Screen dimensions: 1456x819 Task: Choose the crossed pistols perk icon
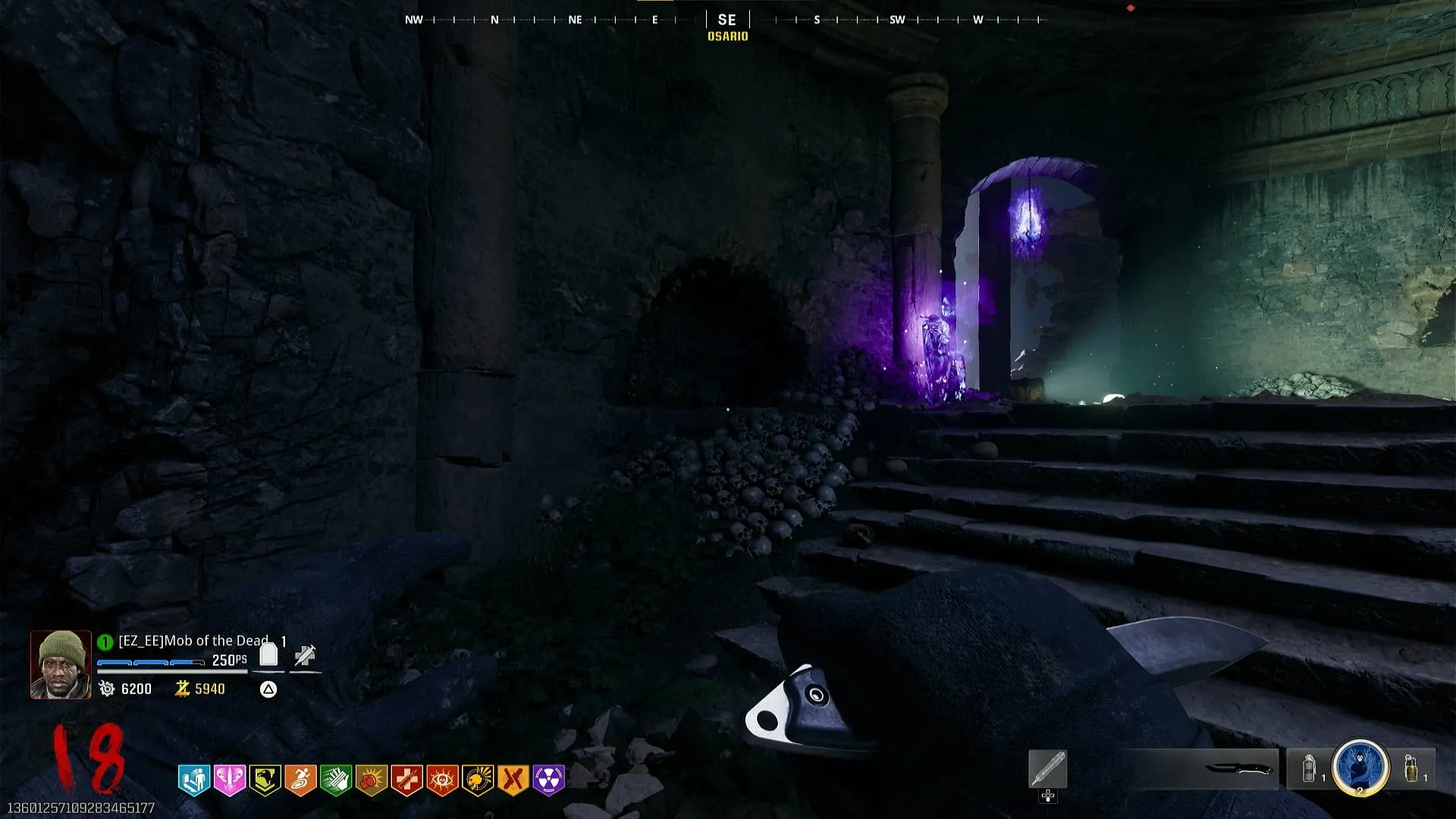click(513, 780)
